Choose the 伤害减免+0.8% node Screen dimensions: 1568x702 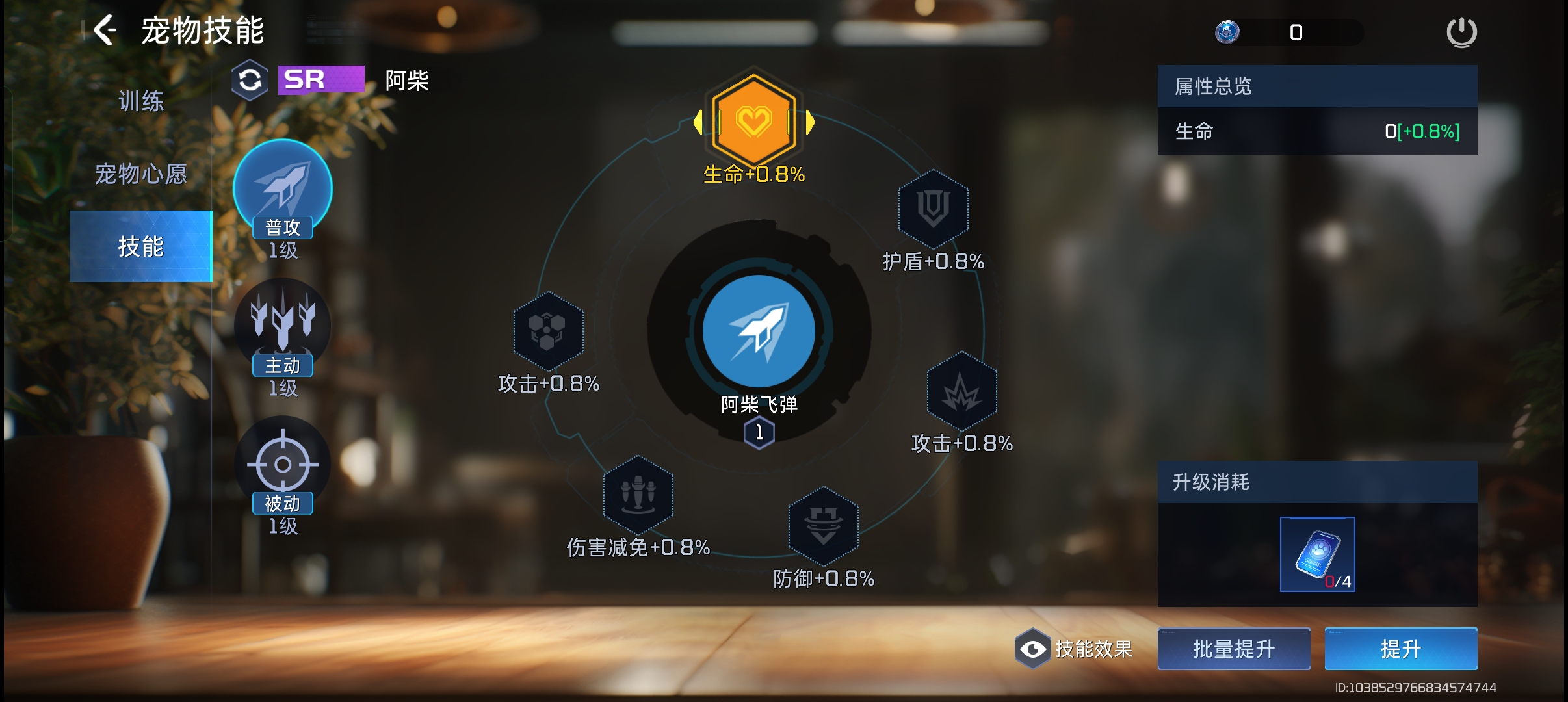[638, 494]
